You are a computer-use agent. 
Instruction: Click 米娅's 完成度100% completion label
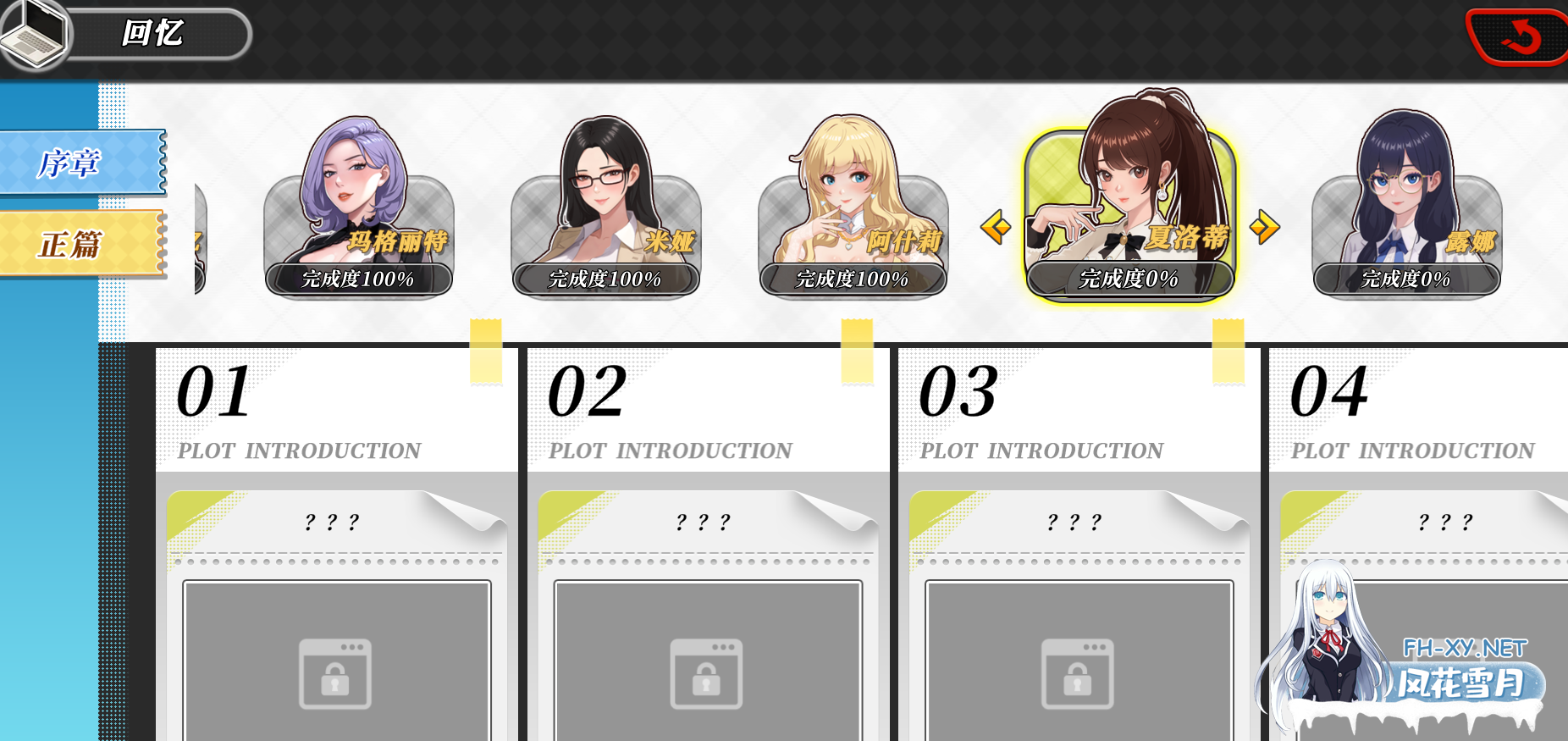click(605, 278)
